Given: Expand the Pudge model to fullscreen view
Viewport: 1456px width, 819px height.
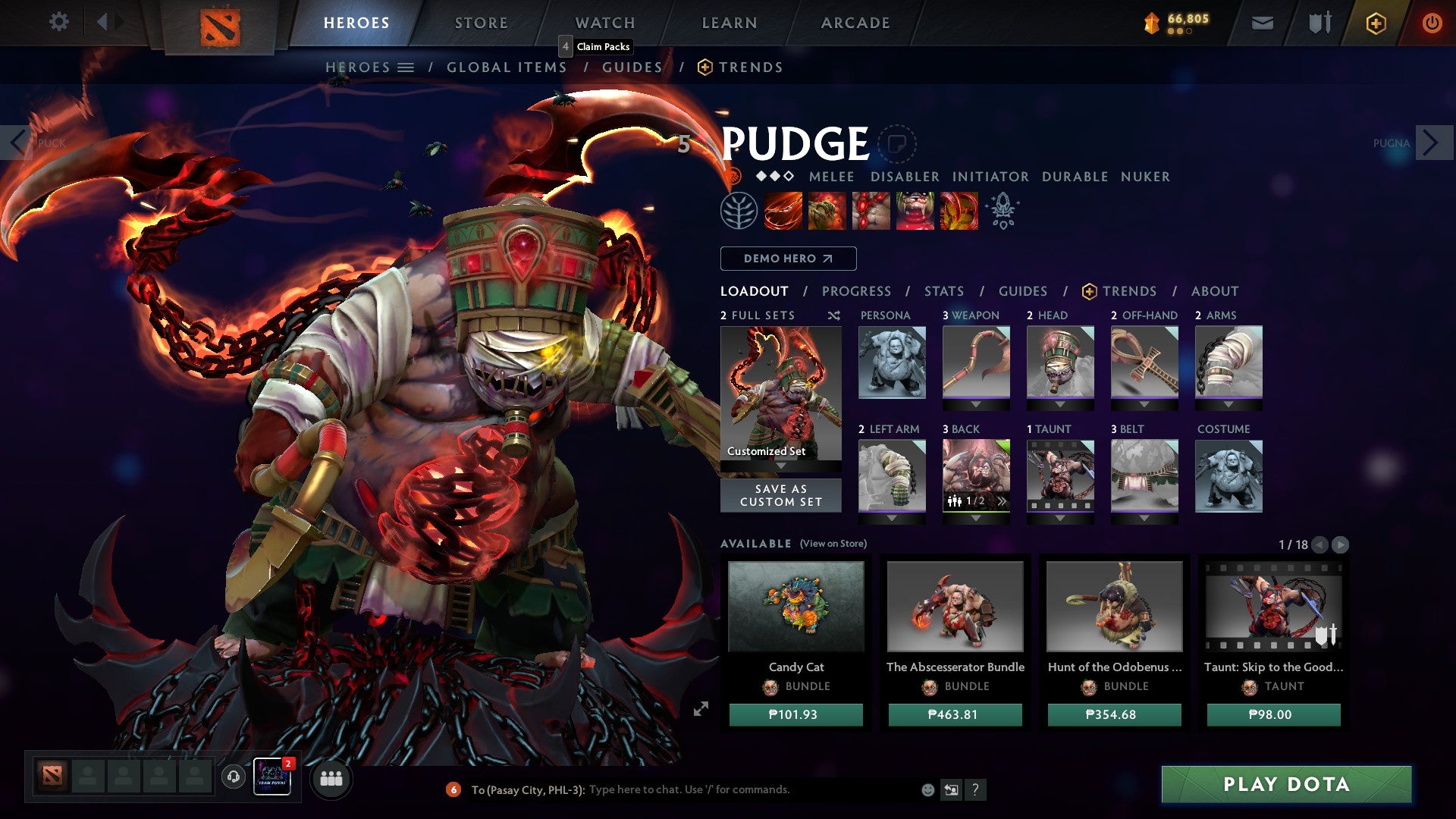Looking at the screenshot, I should coord(701,708).
